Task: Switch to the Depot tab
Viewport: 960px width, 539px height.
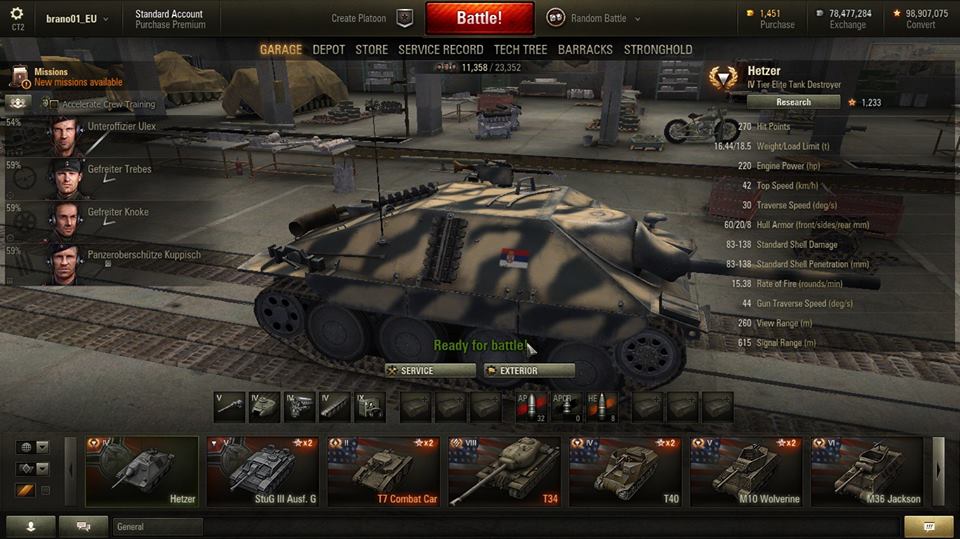Action: pyautogui.click(x=328, y=49)
